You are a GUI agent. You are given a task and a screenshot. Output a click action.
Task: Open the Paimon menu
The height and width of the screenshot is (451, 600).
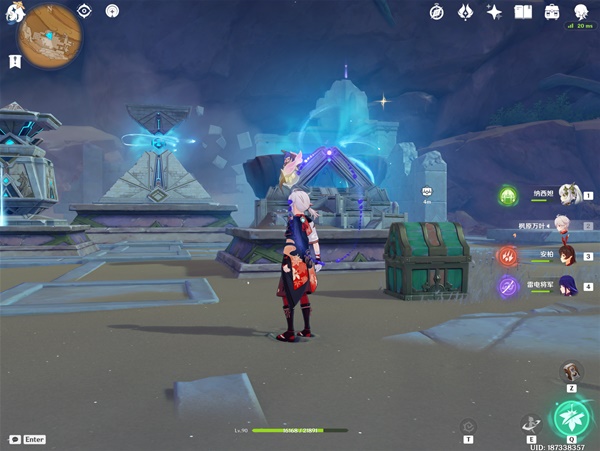(13, 13)
